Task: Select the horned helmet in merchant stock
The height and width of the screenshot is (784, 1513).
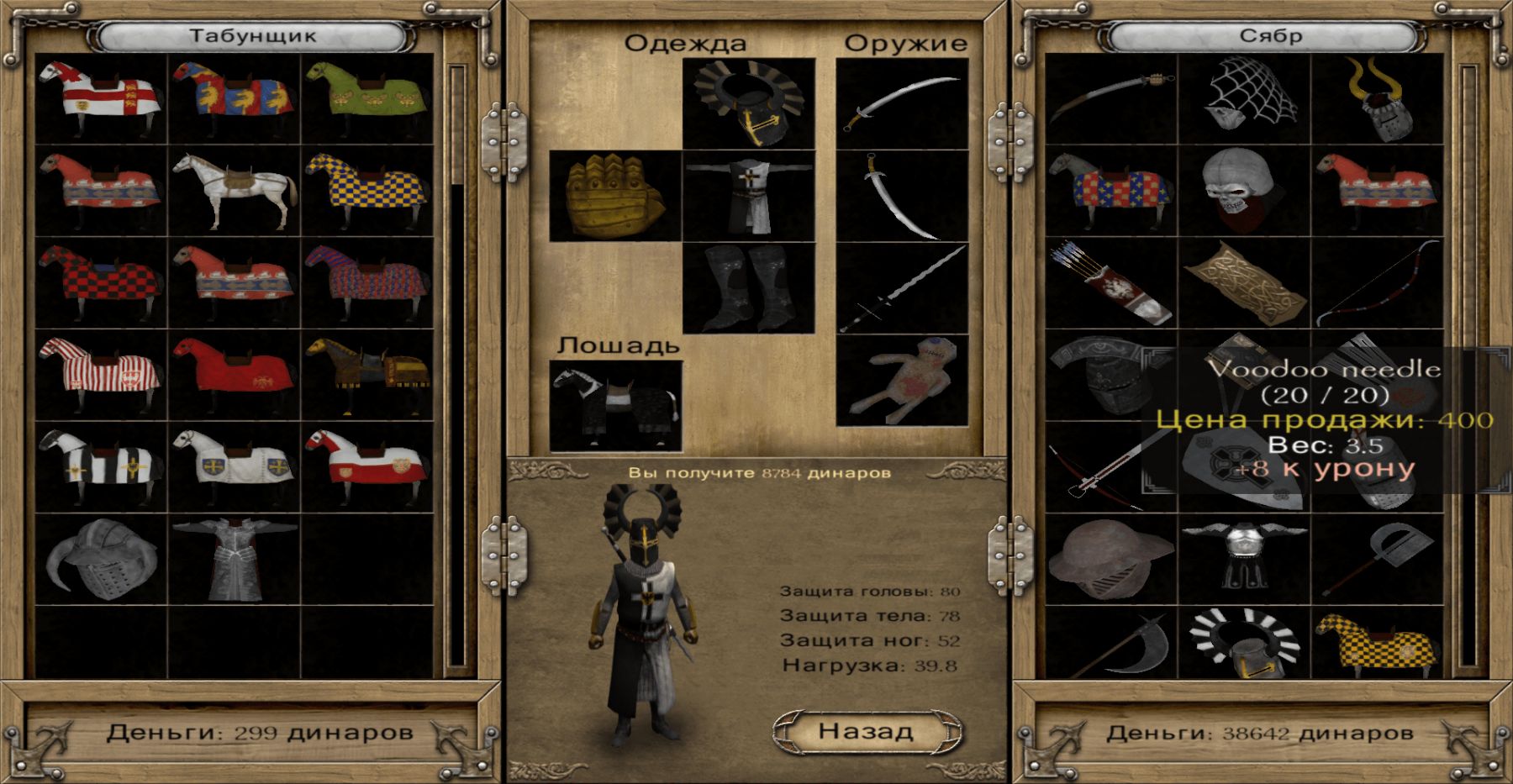Action: (x=101, y=559)
